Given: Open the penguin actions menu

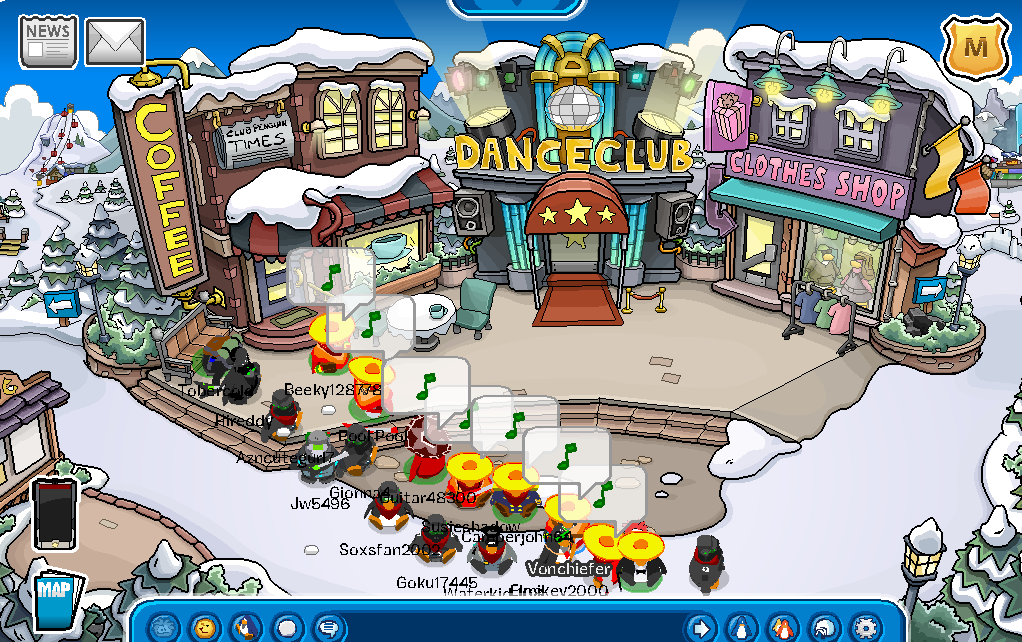Looking at the screenshot, I should click(x=246, y=627).
